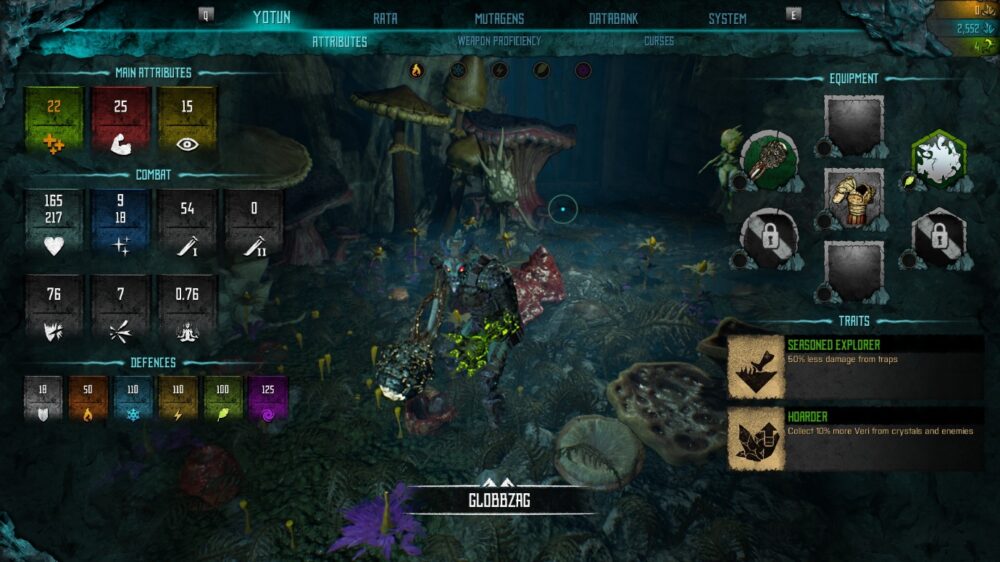Switch to the Curses sub-tab
The image size is (1000, 562).
click(x=659, y=41)
